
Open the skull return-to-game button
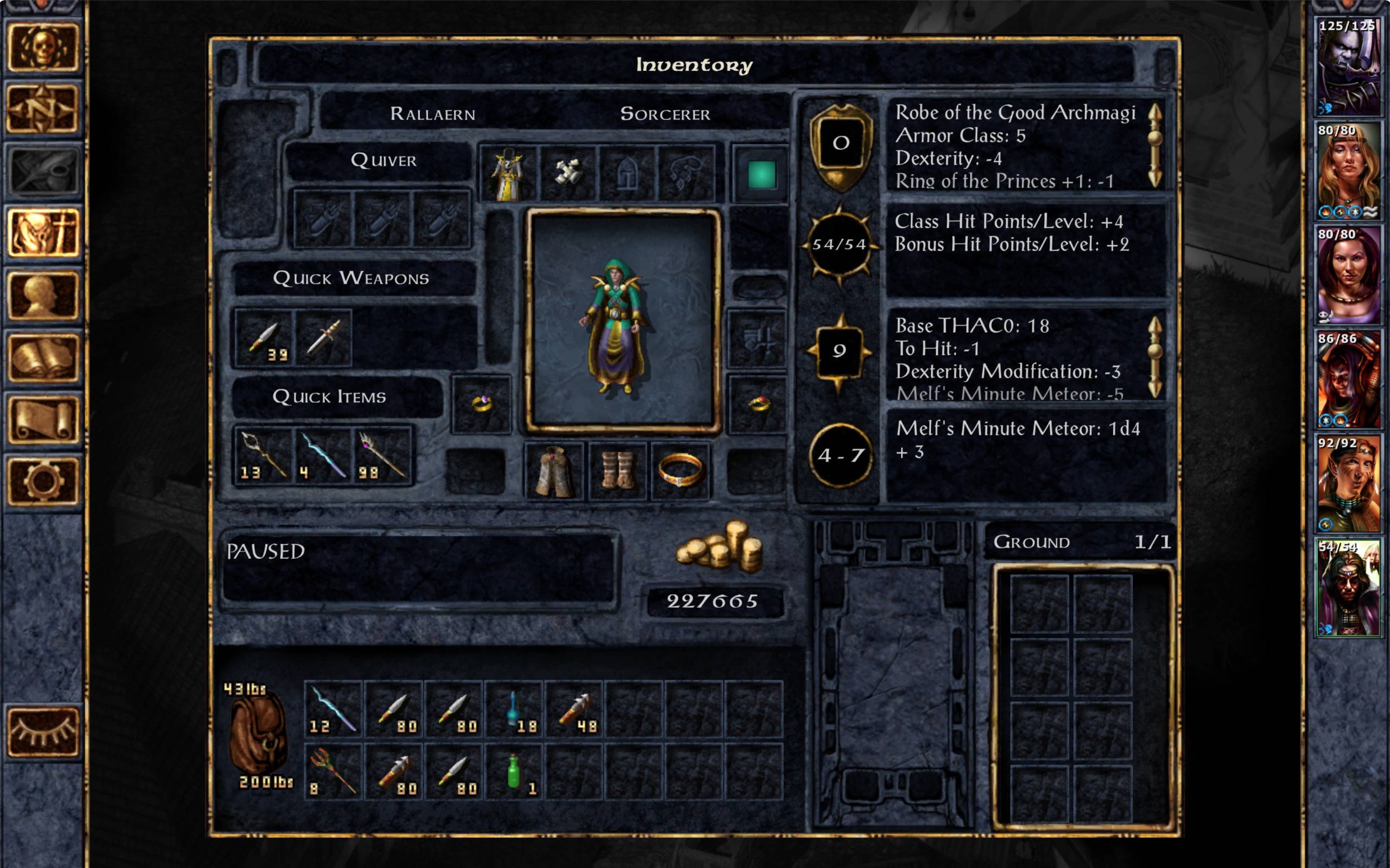pyautogui.click(x=42, y=48)
